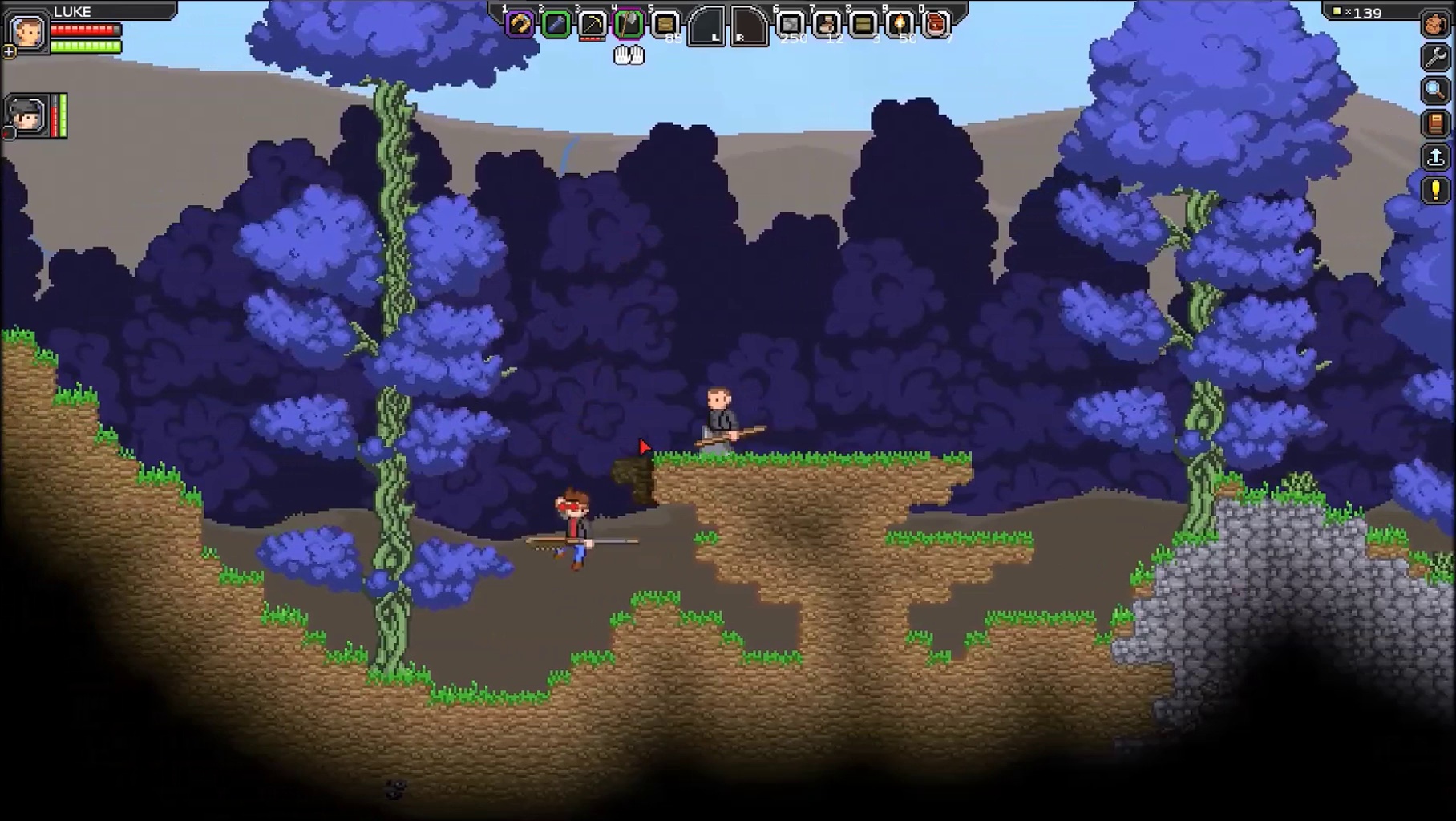Choose the blue flashlight in slot 2
The width and height of the screenshot is (1456, 821).
556,25
